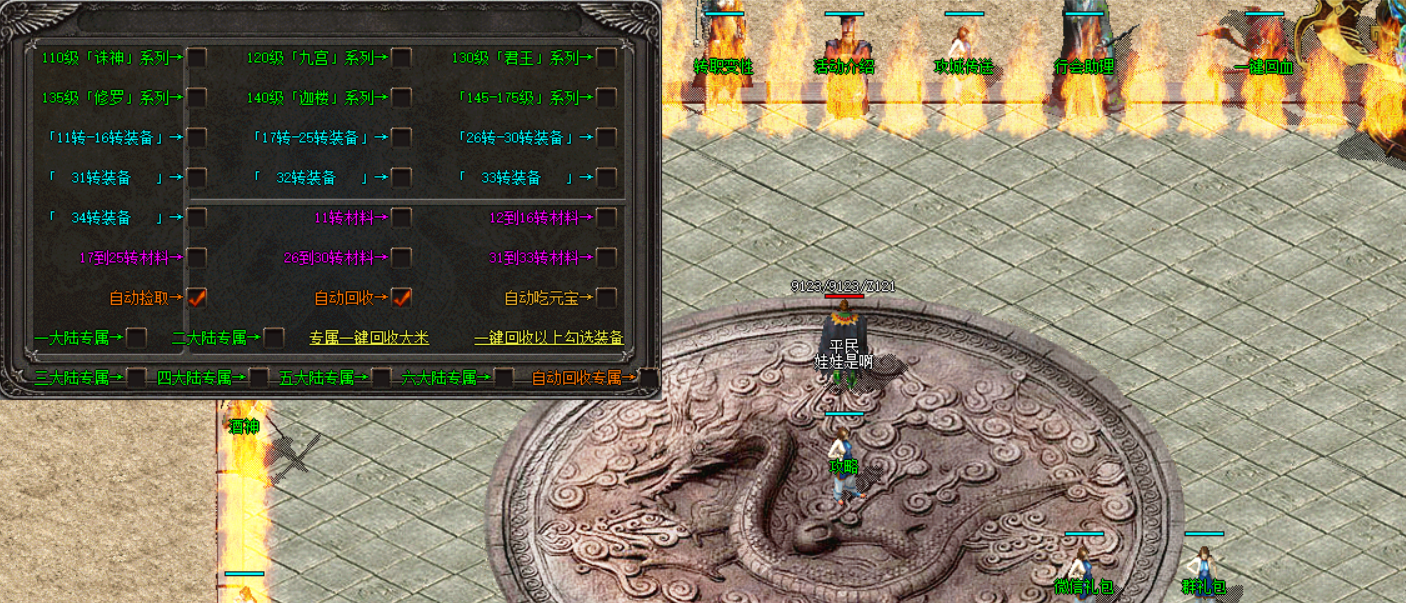Select the 135级「修罗」系列 checkbox

tap(197, 98)
